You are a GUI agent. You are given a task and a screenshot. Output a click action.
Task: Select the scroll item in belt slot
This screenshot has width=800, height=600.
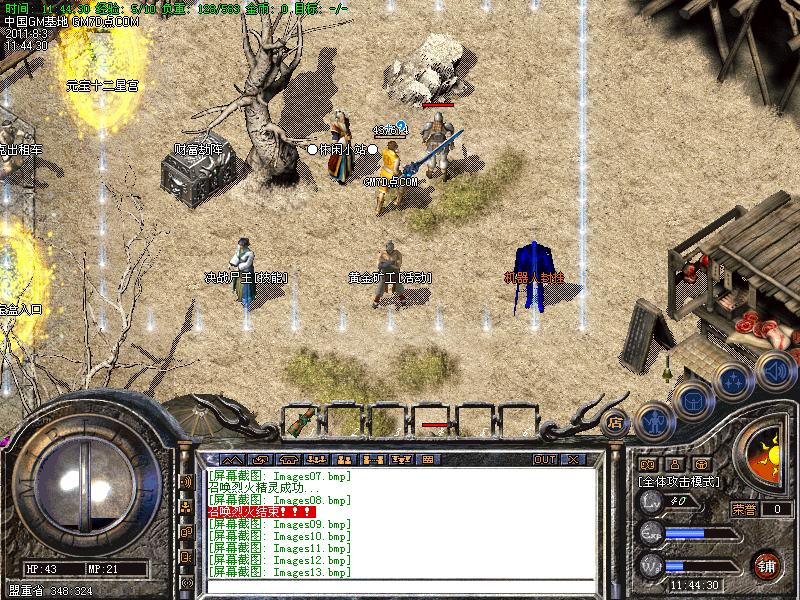[x=297, y=421]
